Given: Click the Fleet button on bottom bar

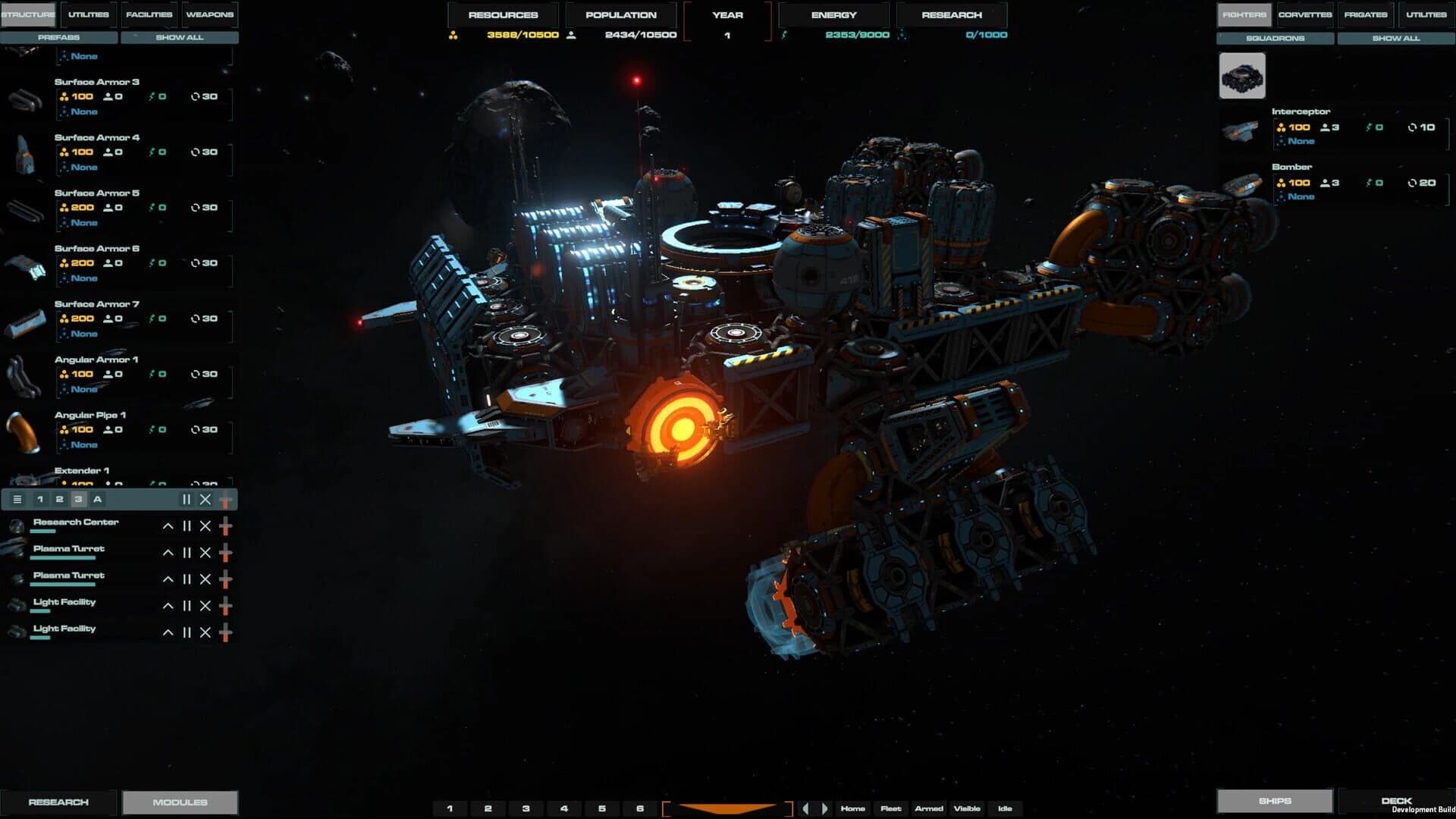Looking at the screenshot, I should tap(890, 808).
